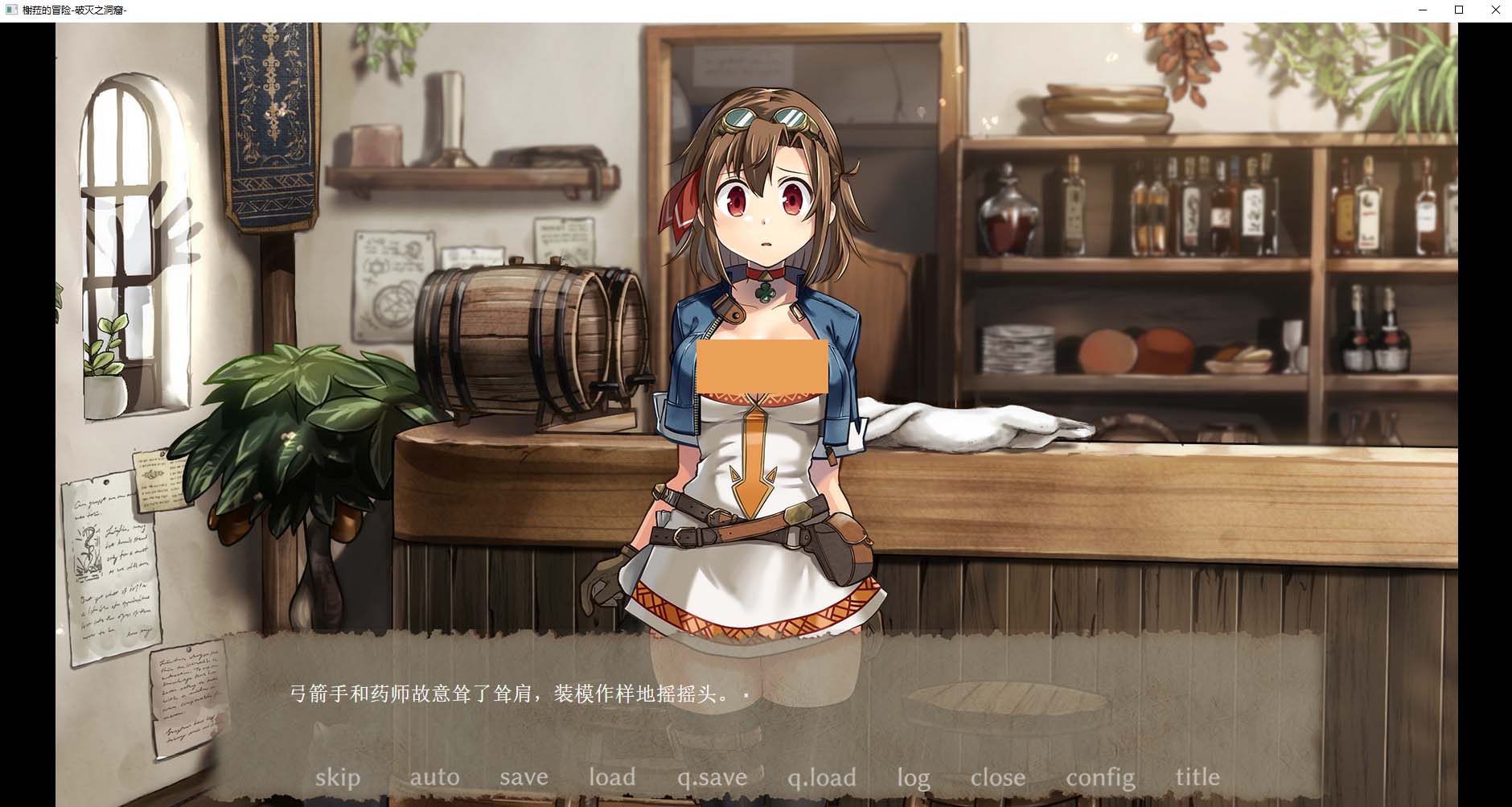Return to the title screen
The width and height of the screenshot is (1512, 807).
point(1197,777)
